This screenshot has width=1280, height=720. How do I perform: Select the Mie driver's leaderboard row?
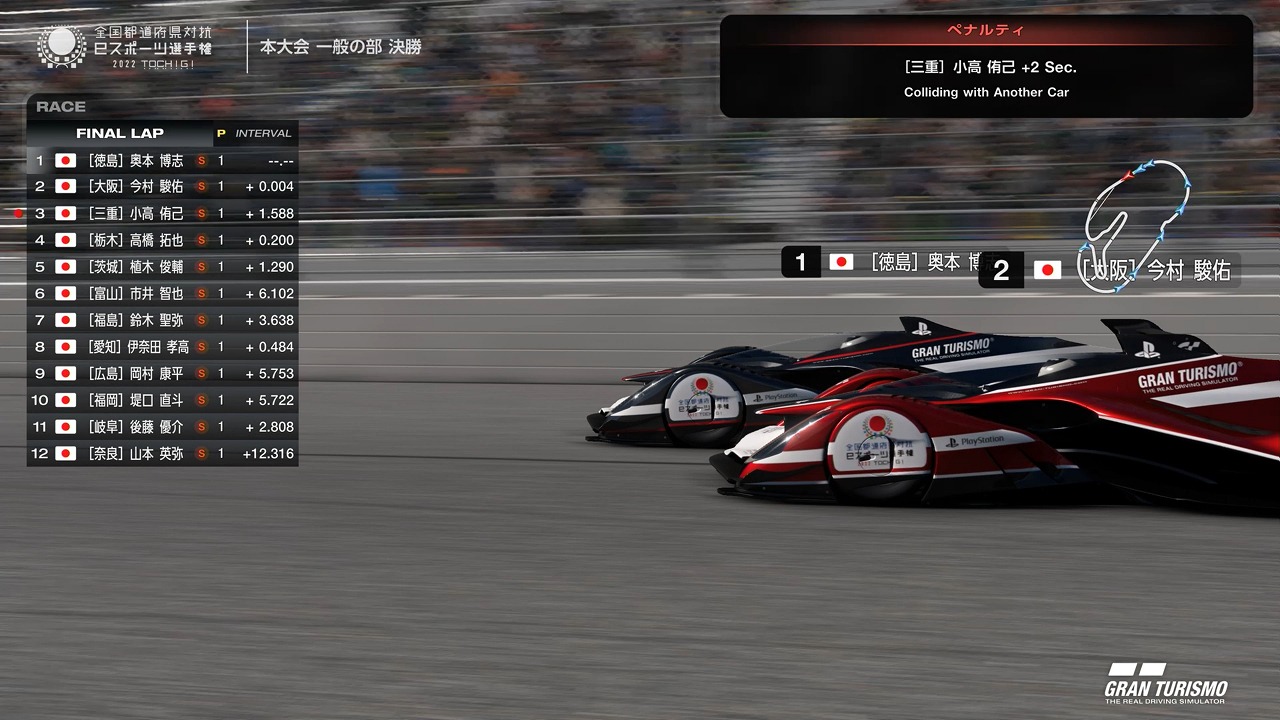(162, 213)
